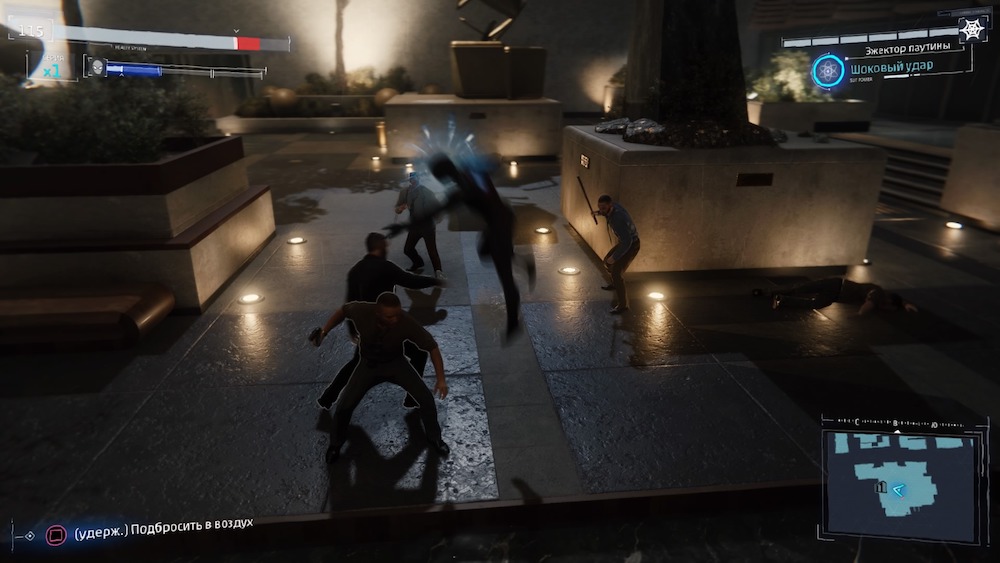Click the player arrow on the minimap
This screenshot has height=563, width=1000.
pos(899,489)
